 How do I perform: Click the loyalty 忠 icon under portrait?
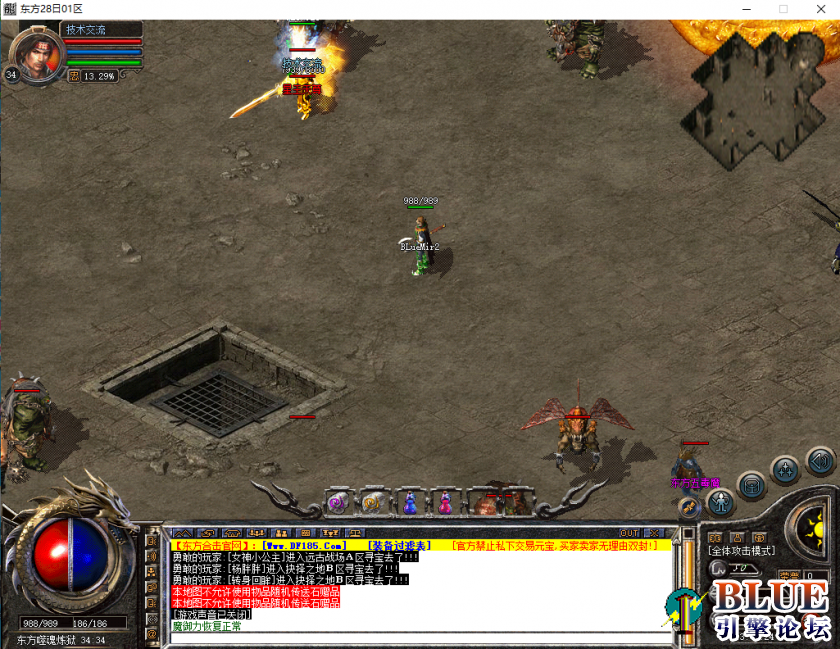pyautogui.click(x=74, y=75)
